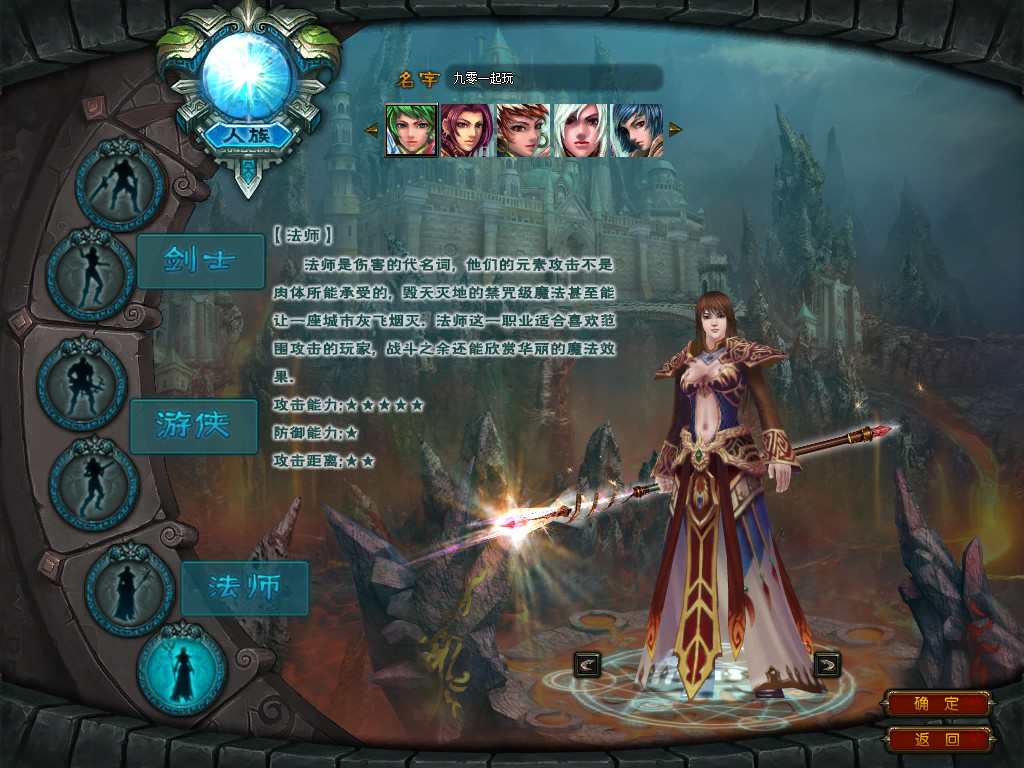This screenshot has width=1024, height=768.
Task: Click the character name input field
Action: tap(554, 78)
